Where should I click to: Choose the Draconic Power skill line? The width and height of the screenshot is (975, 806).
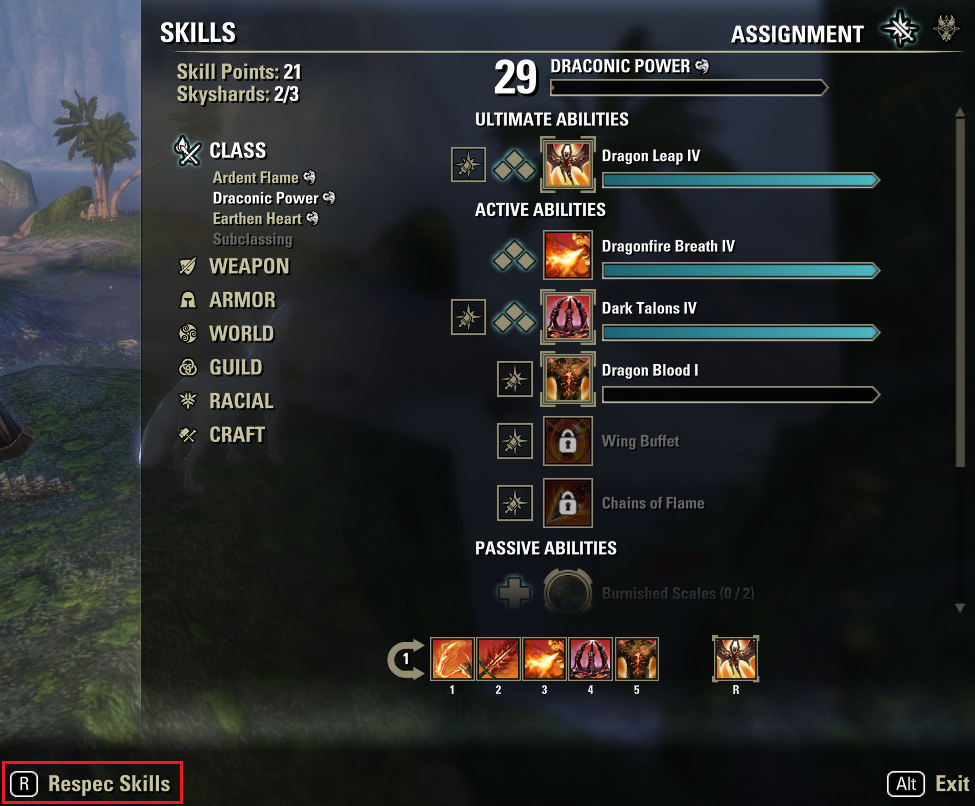pyautogui.click(x=265, y=198)
